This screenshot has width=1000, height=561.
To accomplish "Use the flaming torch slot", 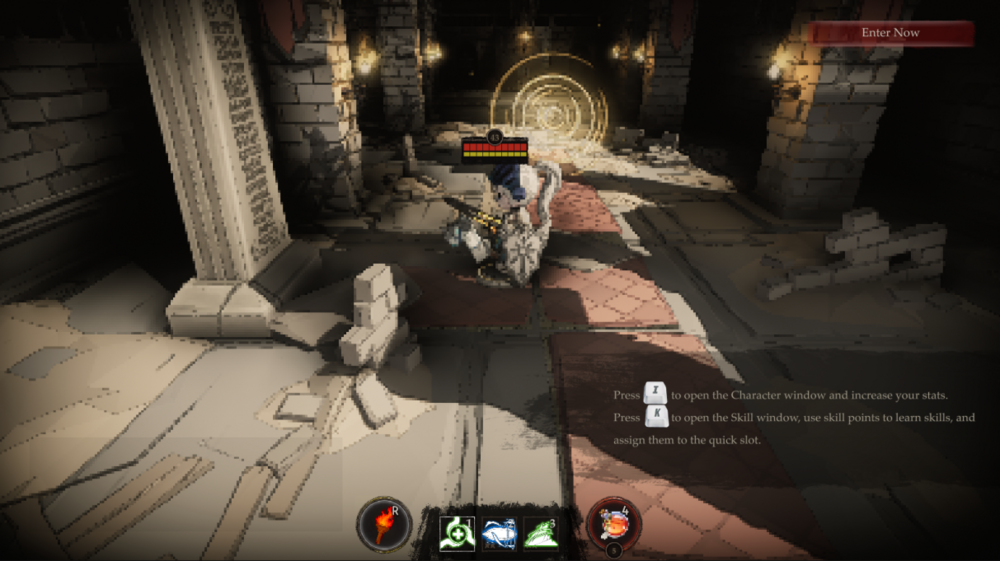I will (x=384, y=524).
